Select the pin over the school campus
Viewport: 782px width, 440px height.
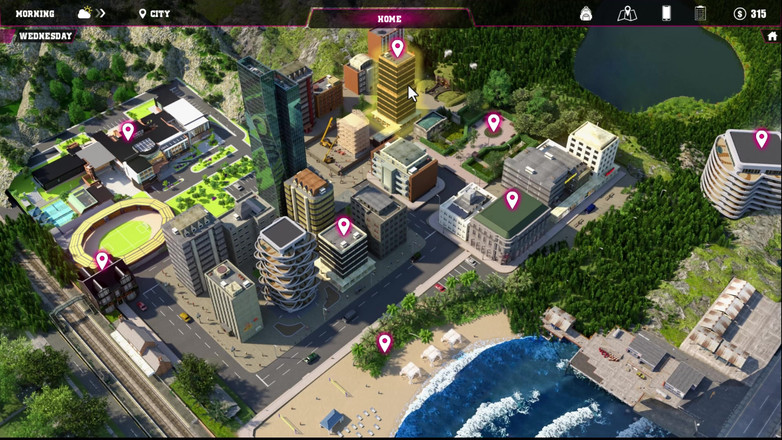tap(128, 130)
